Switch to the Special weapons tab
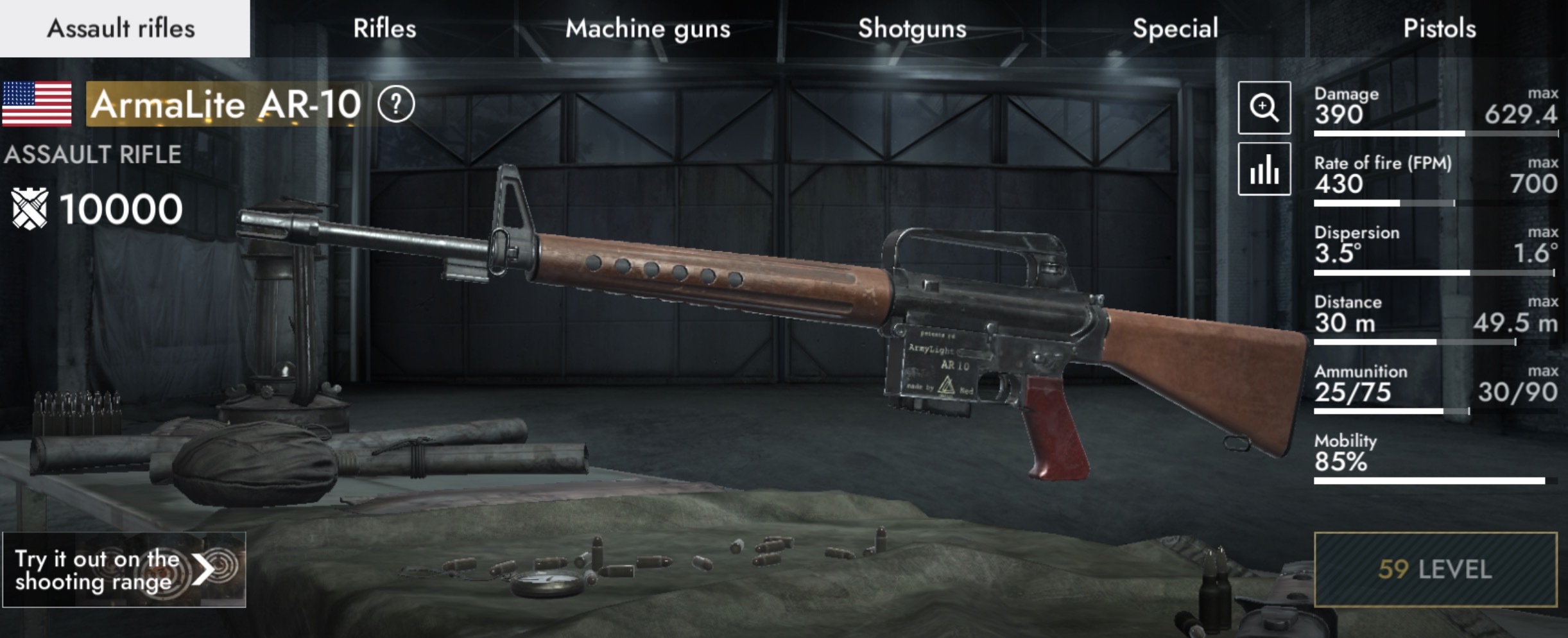 coord(1175,29)
